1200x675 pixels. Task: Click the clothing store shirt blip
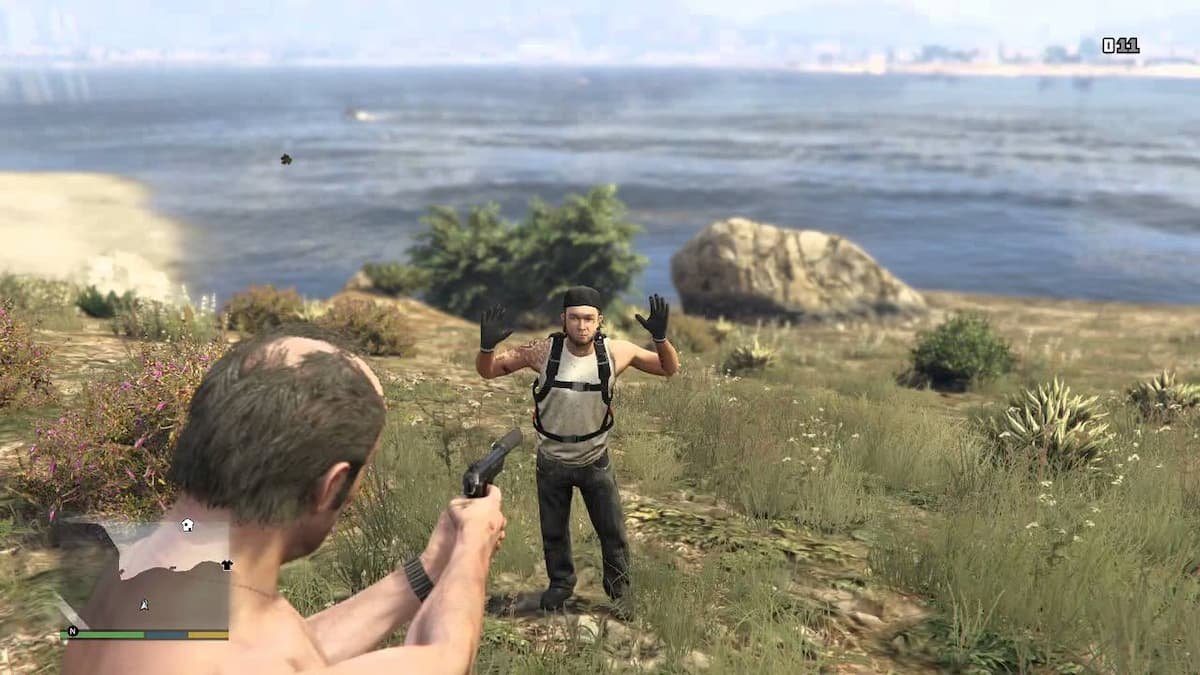click(227, 564)
